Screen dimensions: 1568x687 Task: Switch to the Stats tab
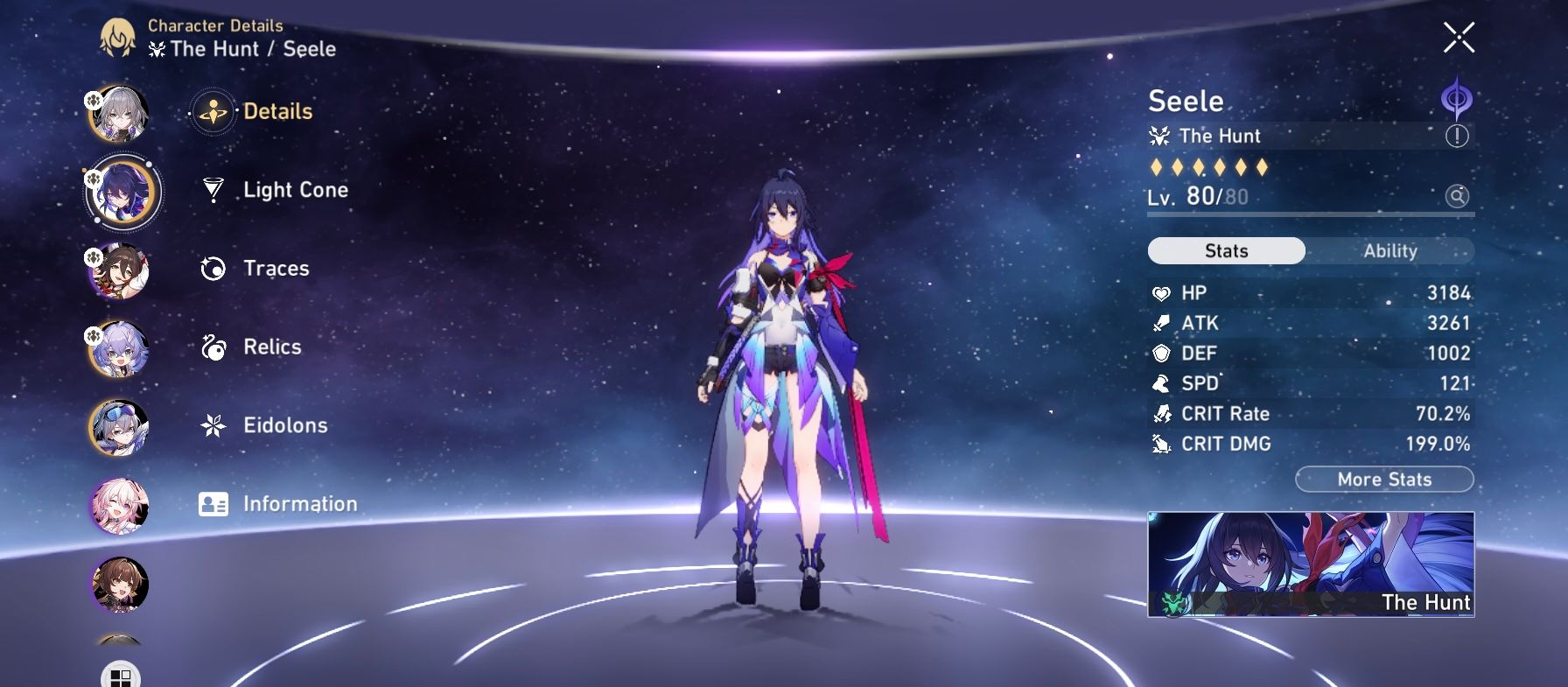[x=1225, y=251]
